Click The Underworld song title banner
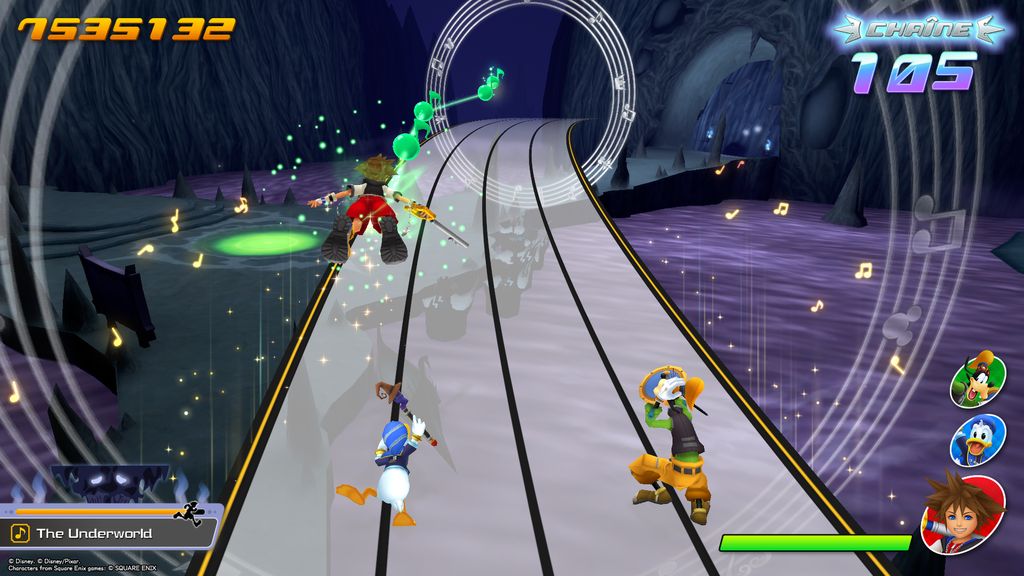 [108, 533]
